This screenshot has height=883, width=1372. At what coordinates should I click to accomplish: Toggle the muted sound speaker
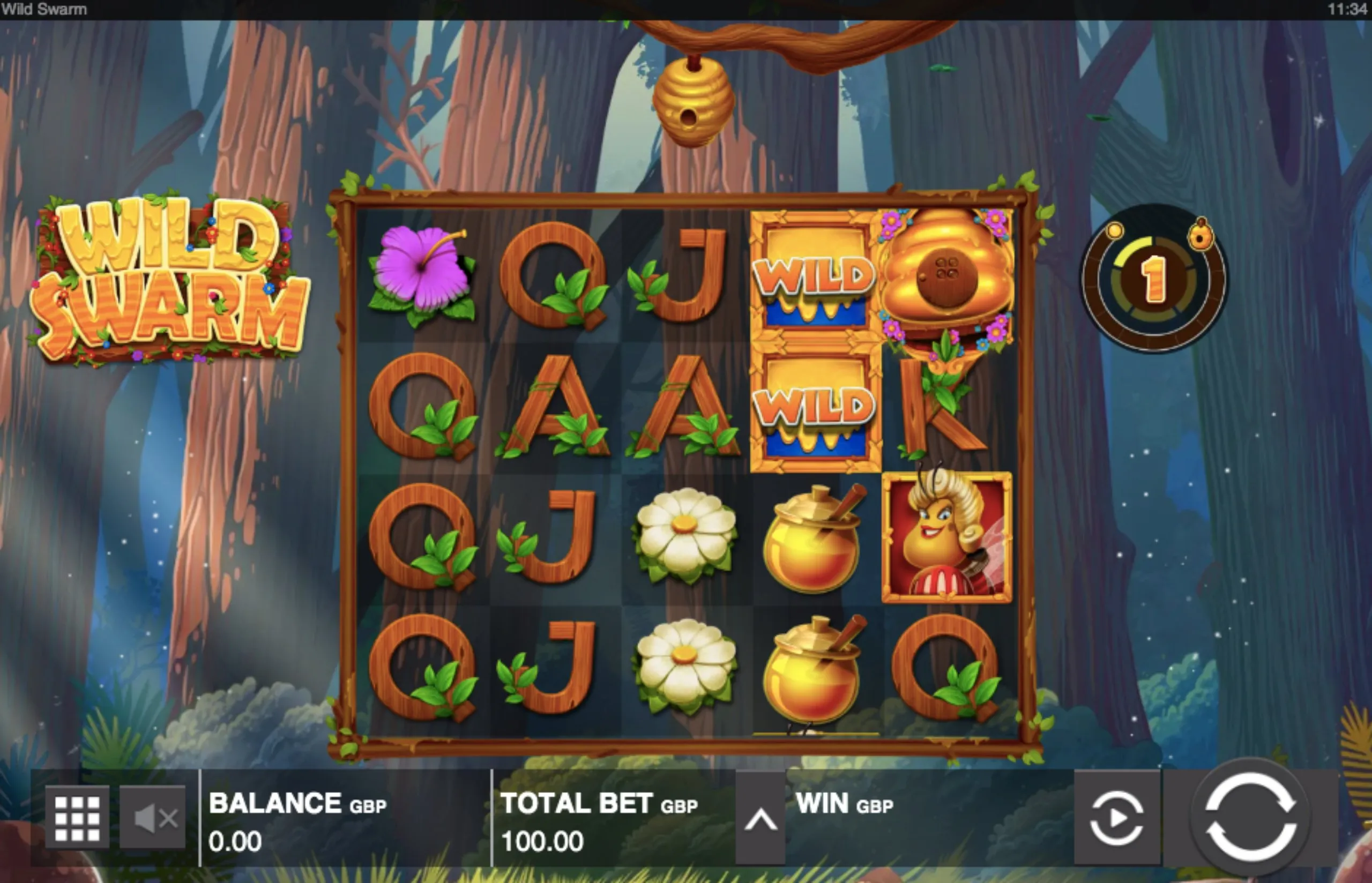(x=153, y=818)
